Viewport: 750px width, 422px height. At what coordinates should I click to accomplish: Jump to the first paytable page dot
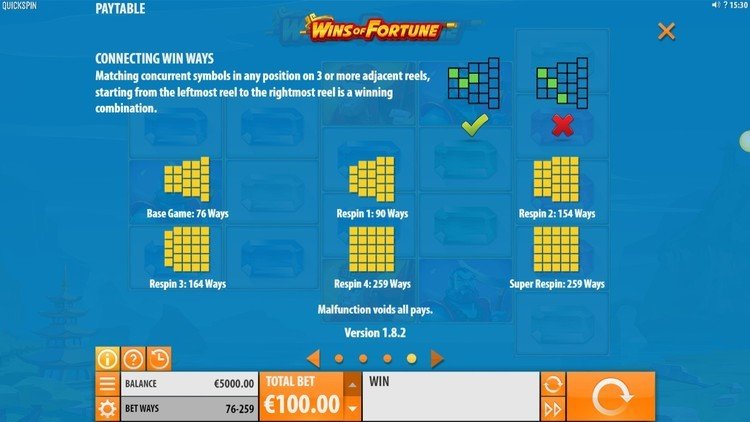click(x=339, y=358)
